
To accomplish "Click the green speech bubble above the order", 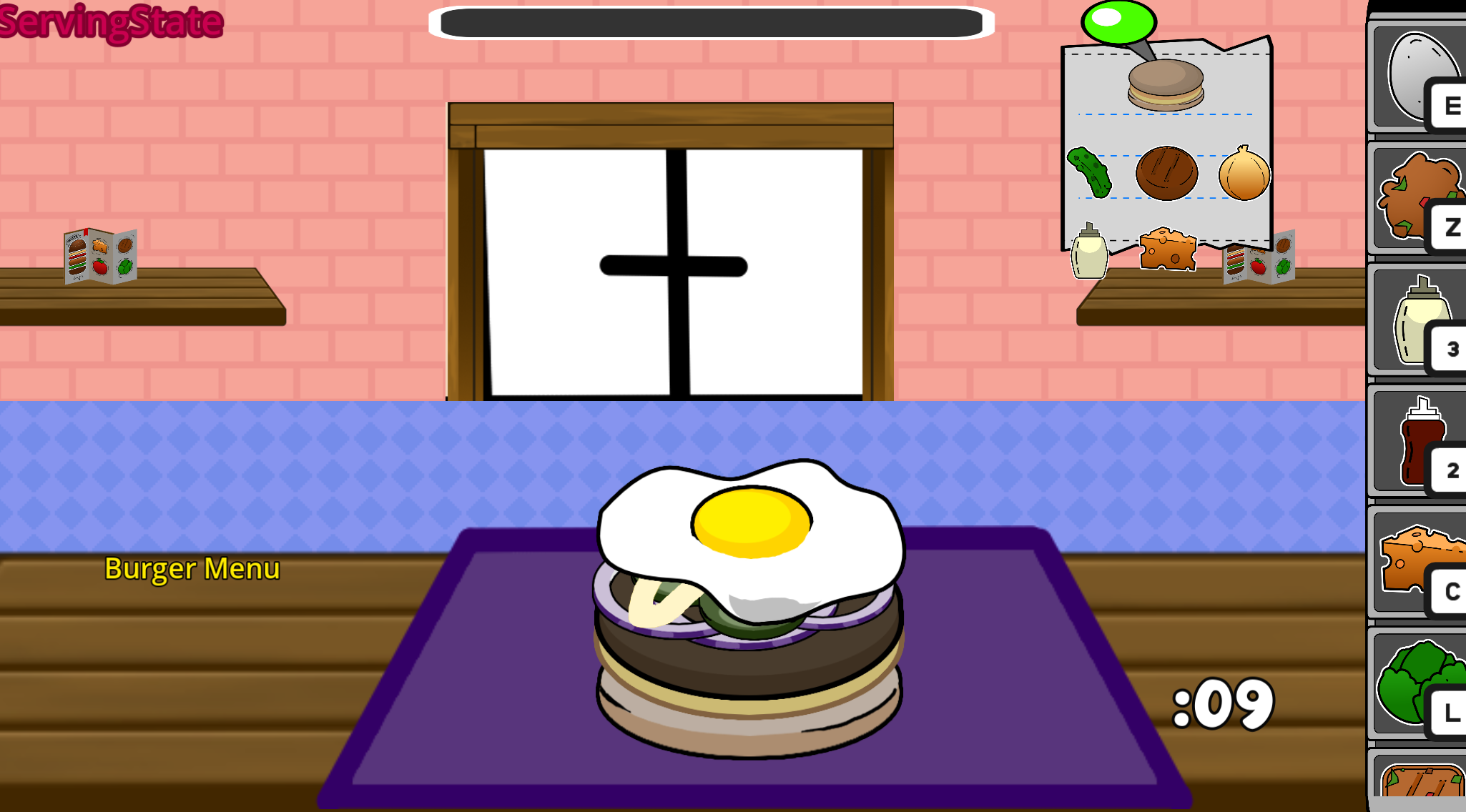I will point(1118,20).
